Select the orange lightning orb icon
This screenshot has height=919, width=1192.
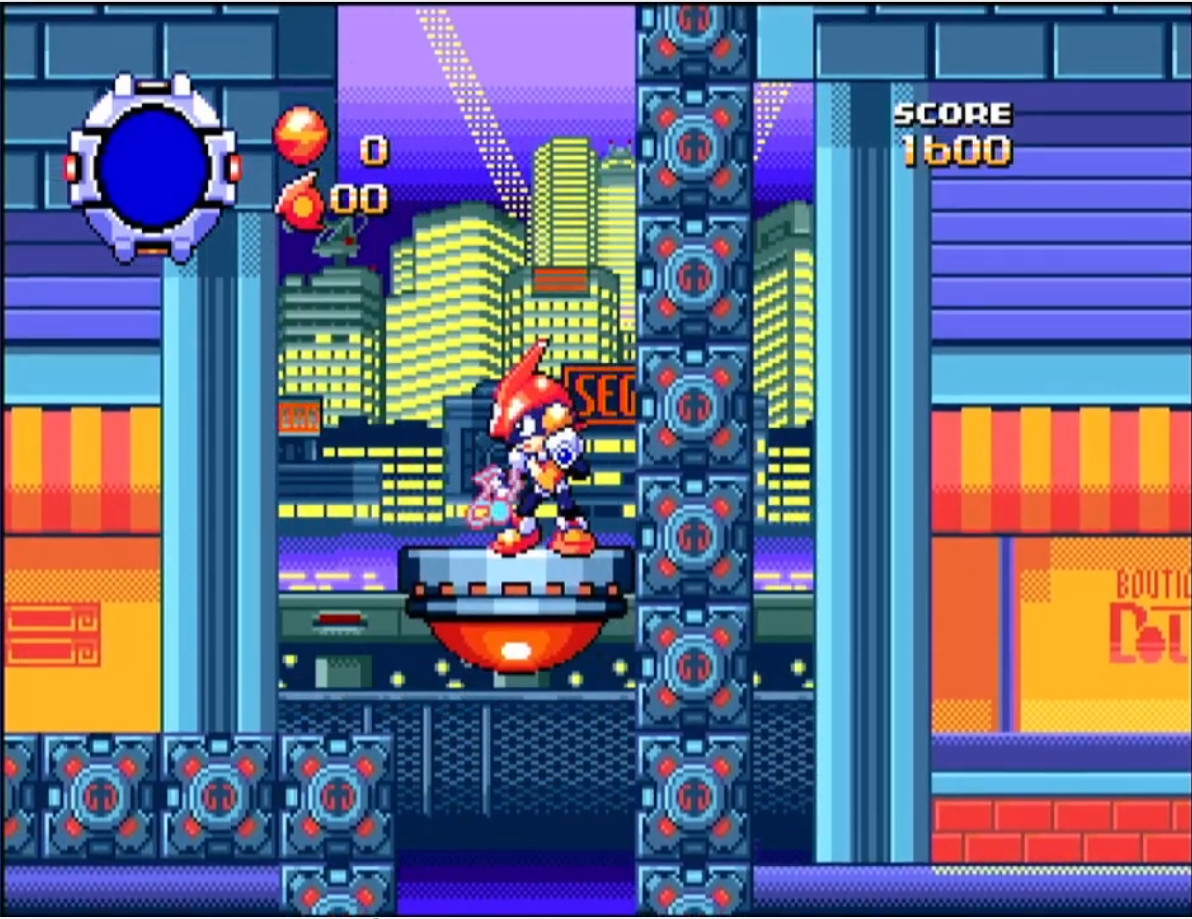[301, 134]
